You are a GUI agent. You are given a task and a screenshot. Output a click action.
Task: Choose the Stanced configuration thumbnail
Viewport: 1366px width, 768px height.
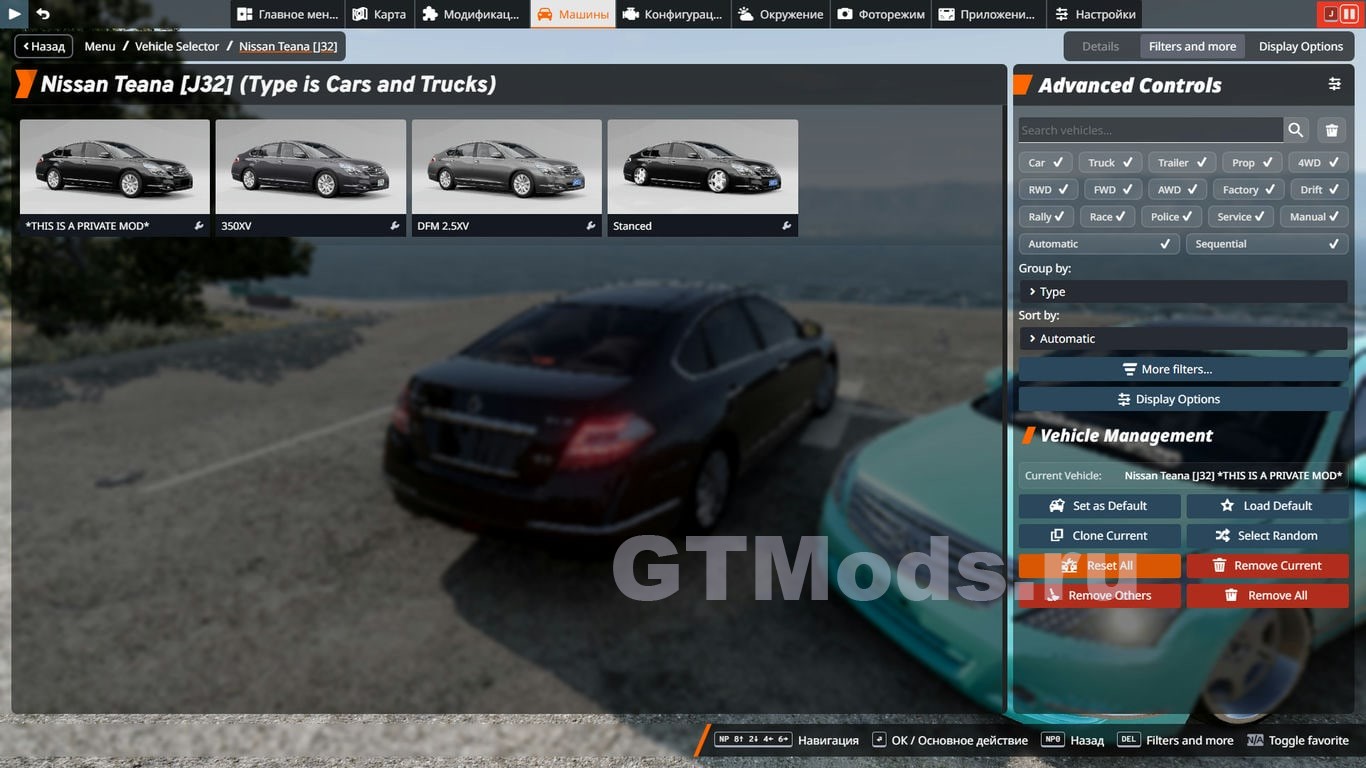[702, 176]
